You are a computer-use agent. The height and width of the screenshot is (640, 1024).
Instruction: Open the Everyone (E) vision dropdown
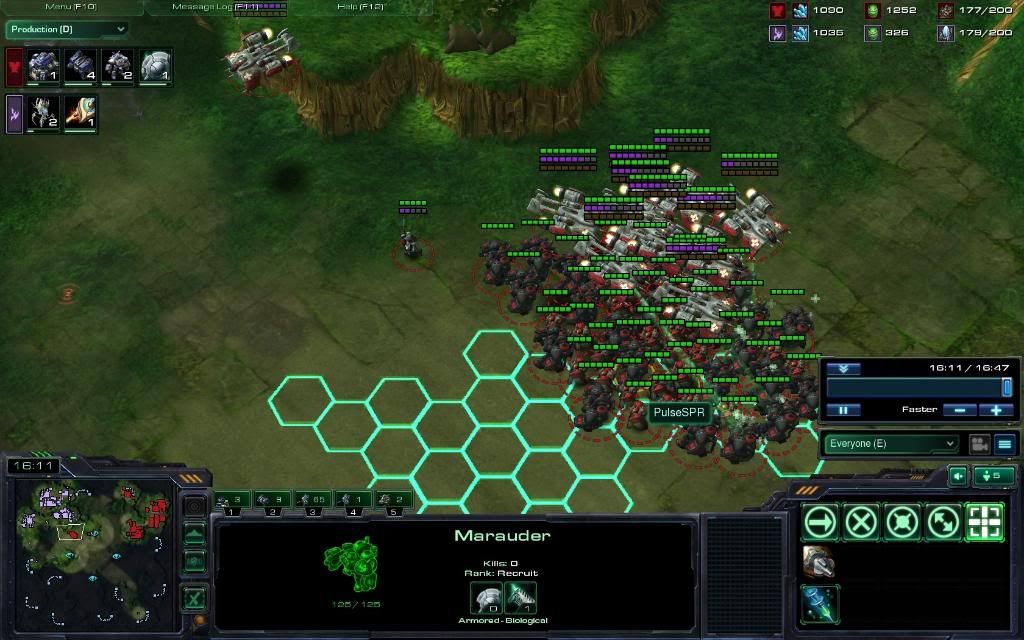[890, 444]
